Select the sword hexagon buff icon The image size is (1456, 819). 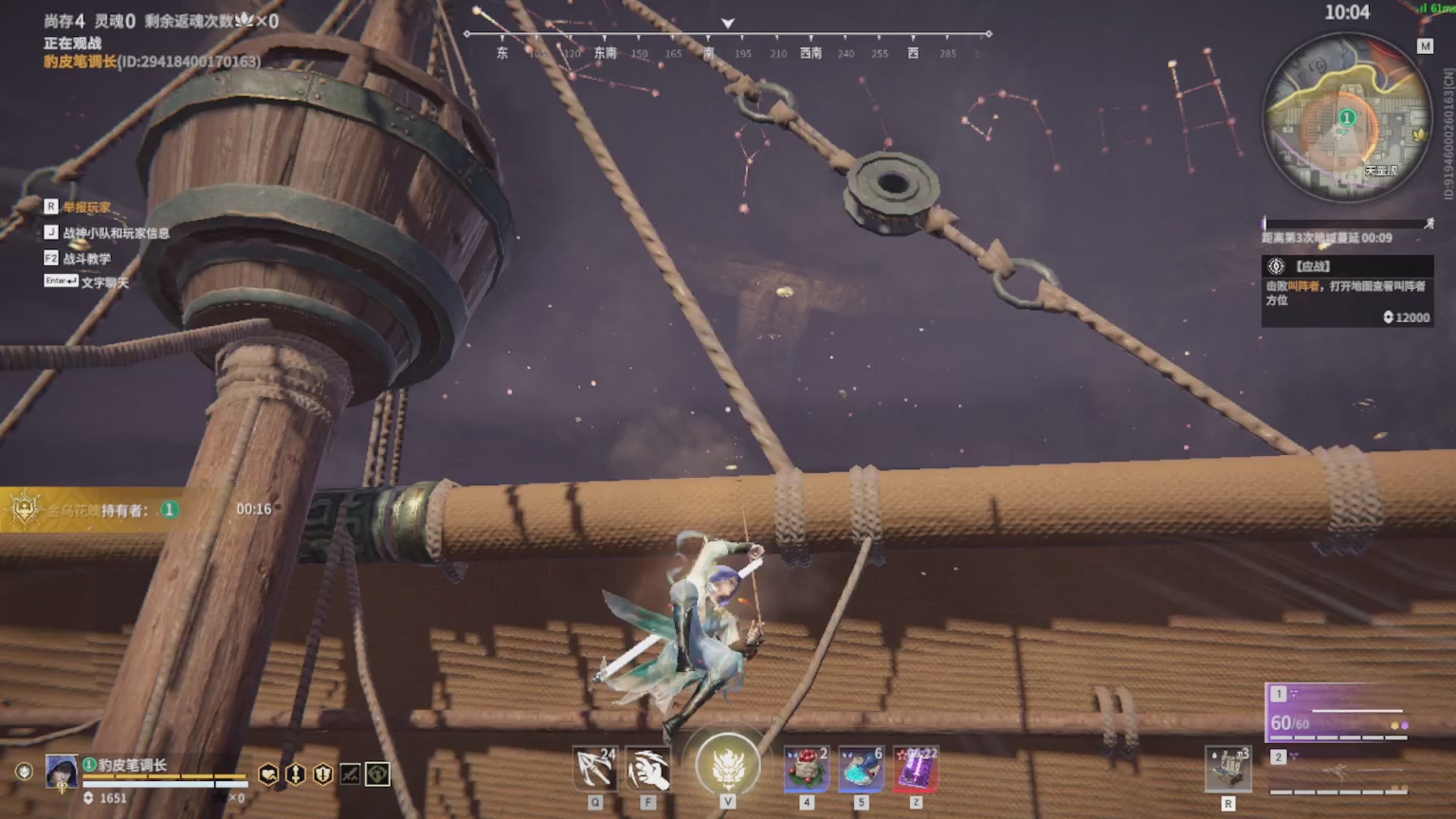coord(296,774)
